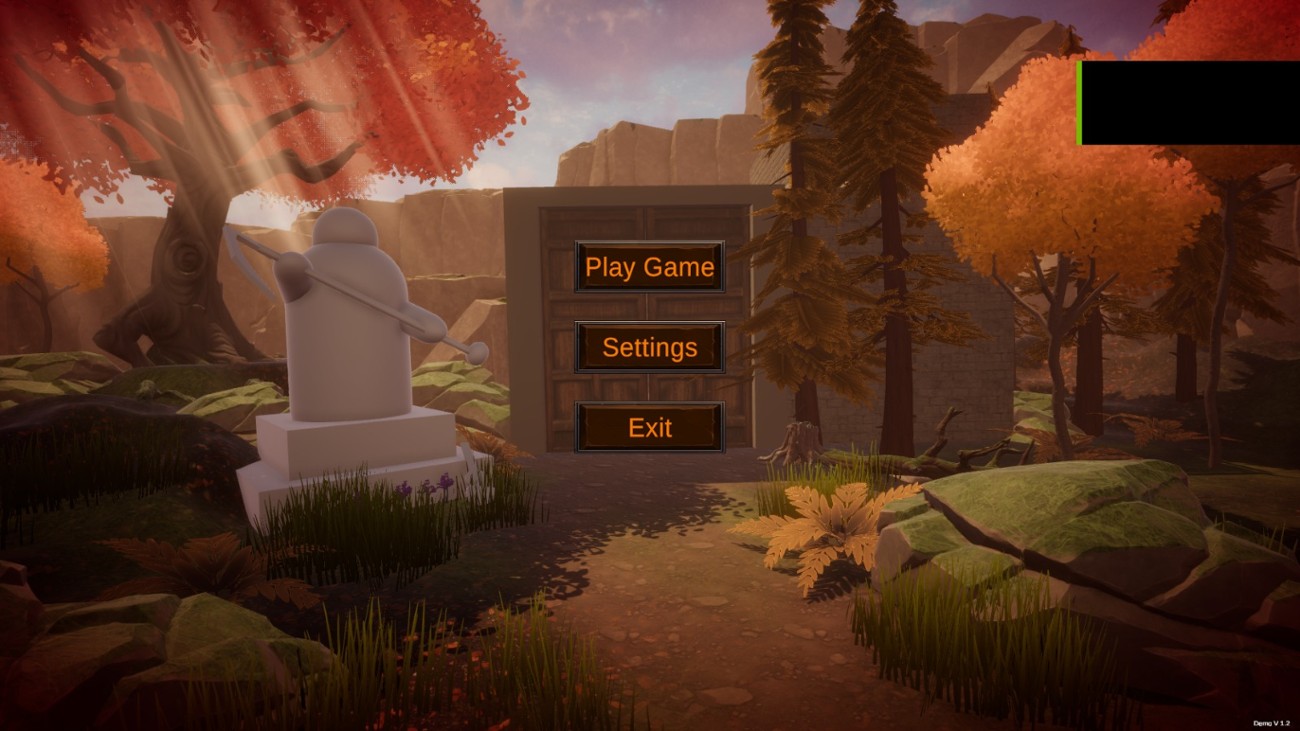1300x731 pixels.
Task: Pick Exit from the menu options
Action: point(650,428)
